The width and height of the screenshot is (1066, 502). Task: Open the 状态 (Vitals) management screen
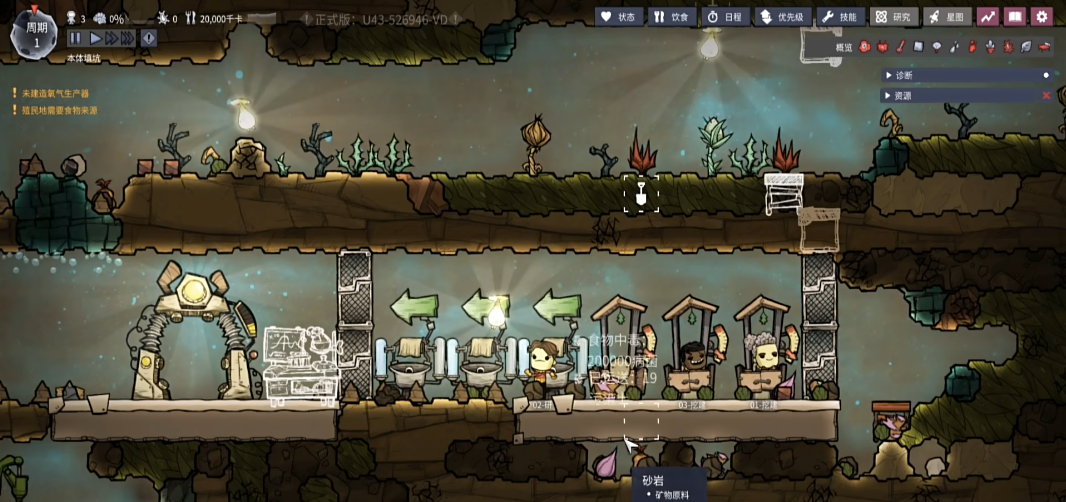click(x=619, y=17)
